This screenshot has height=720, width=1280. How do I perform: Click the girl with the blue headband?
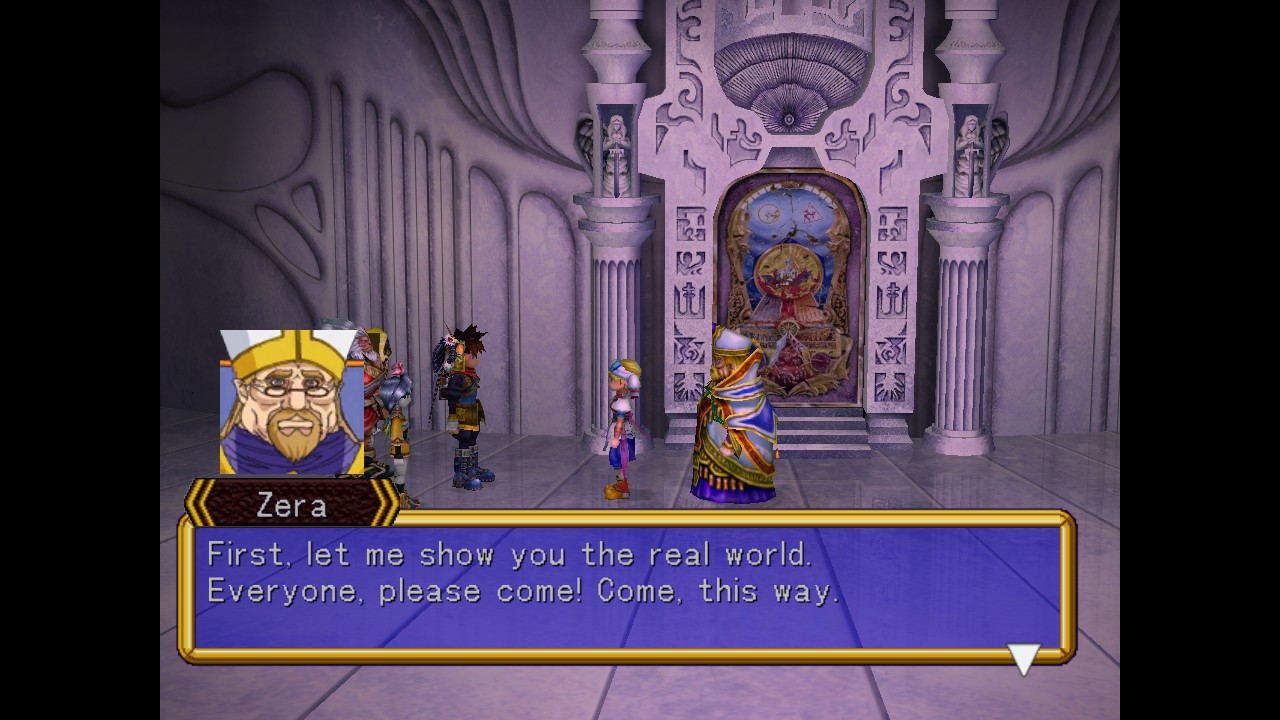[x=620, y=420]
